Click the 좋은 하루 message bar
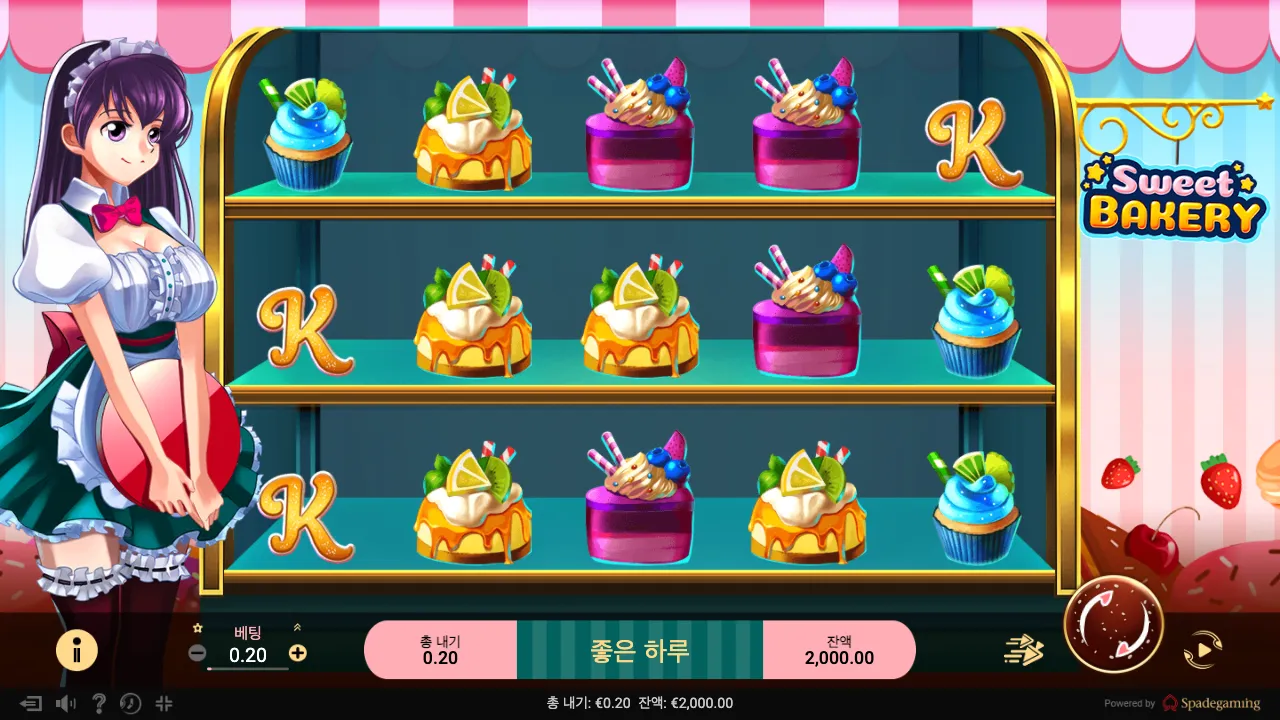This screenshot has height=720, width=1280. (640, 648)
